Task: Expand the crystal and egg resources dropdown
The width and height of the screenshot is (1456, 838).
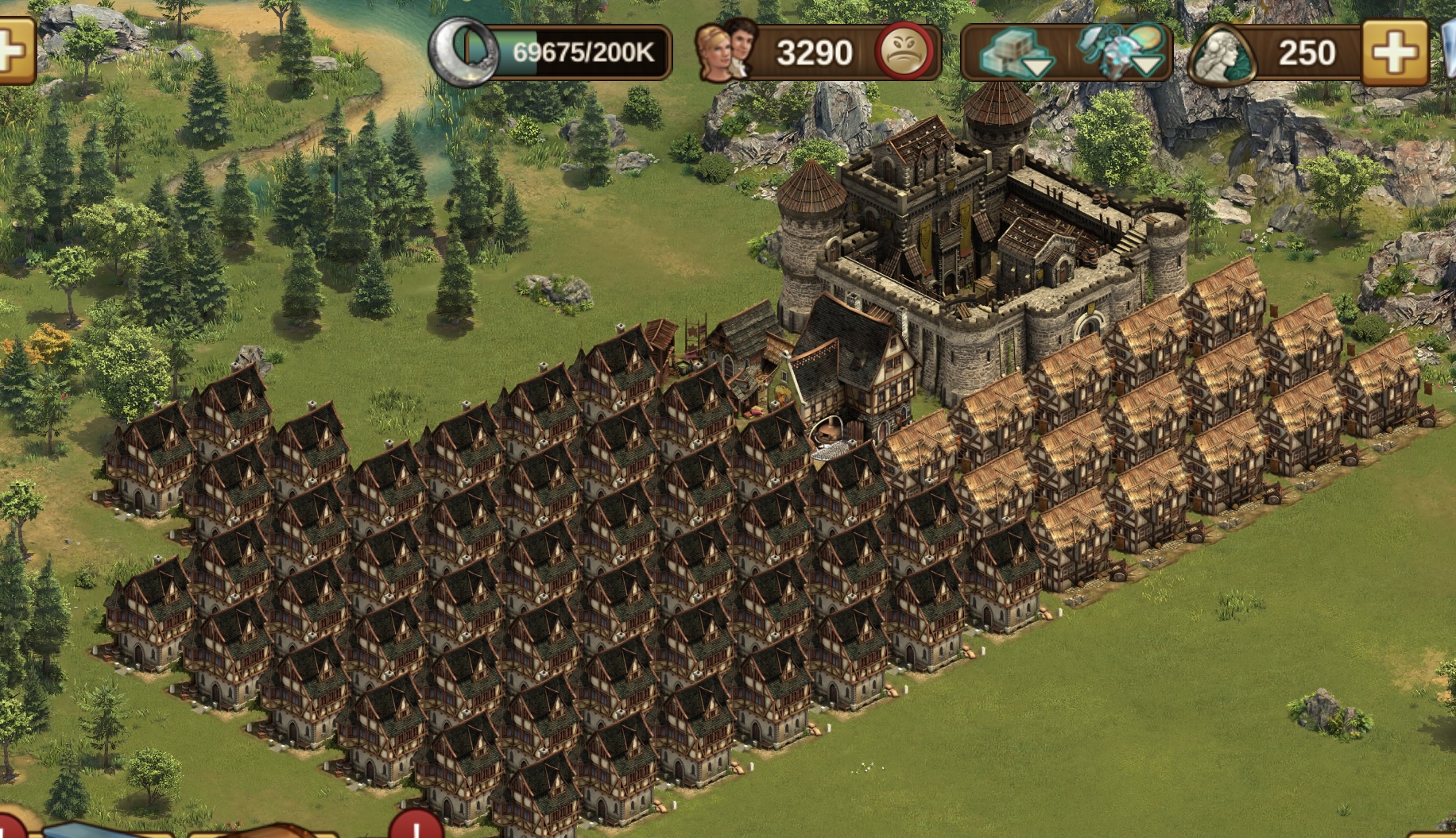Action: pos(1123,51)
